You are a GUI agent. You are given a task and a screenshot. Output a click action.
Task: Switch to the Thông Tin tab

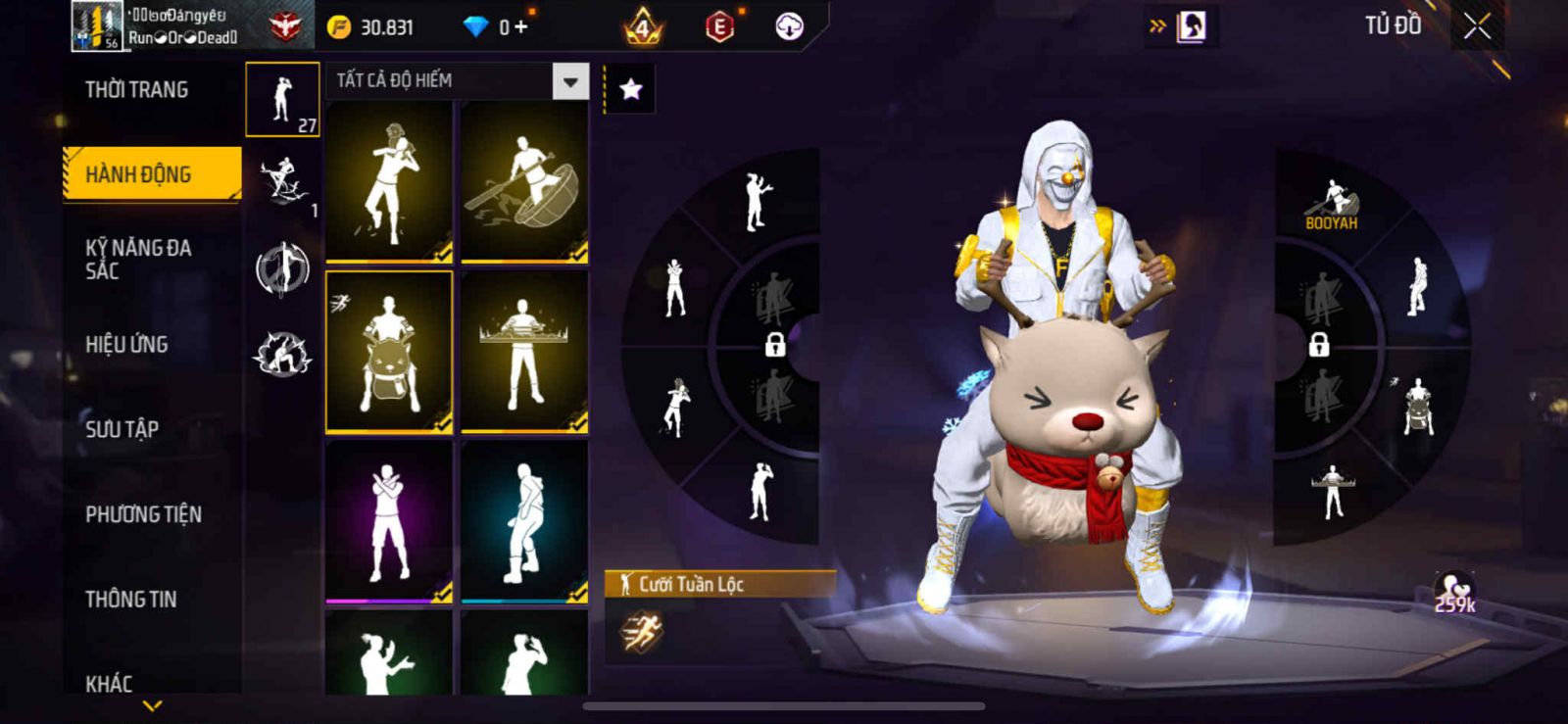(x=130, y=600)
